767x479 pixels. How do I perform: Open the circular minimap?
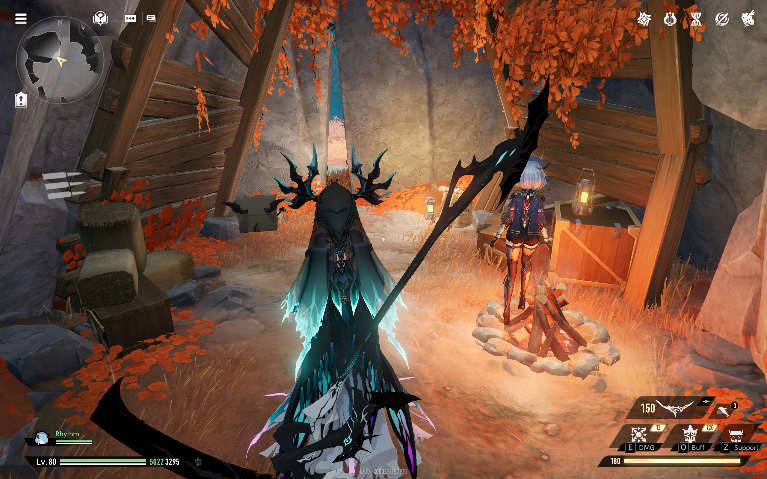click(x=59, y=59)
